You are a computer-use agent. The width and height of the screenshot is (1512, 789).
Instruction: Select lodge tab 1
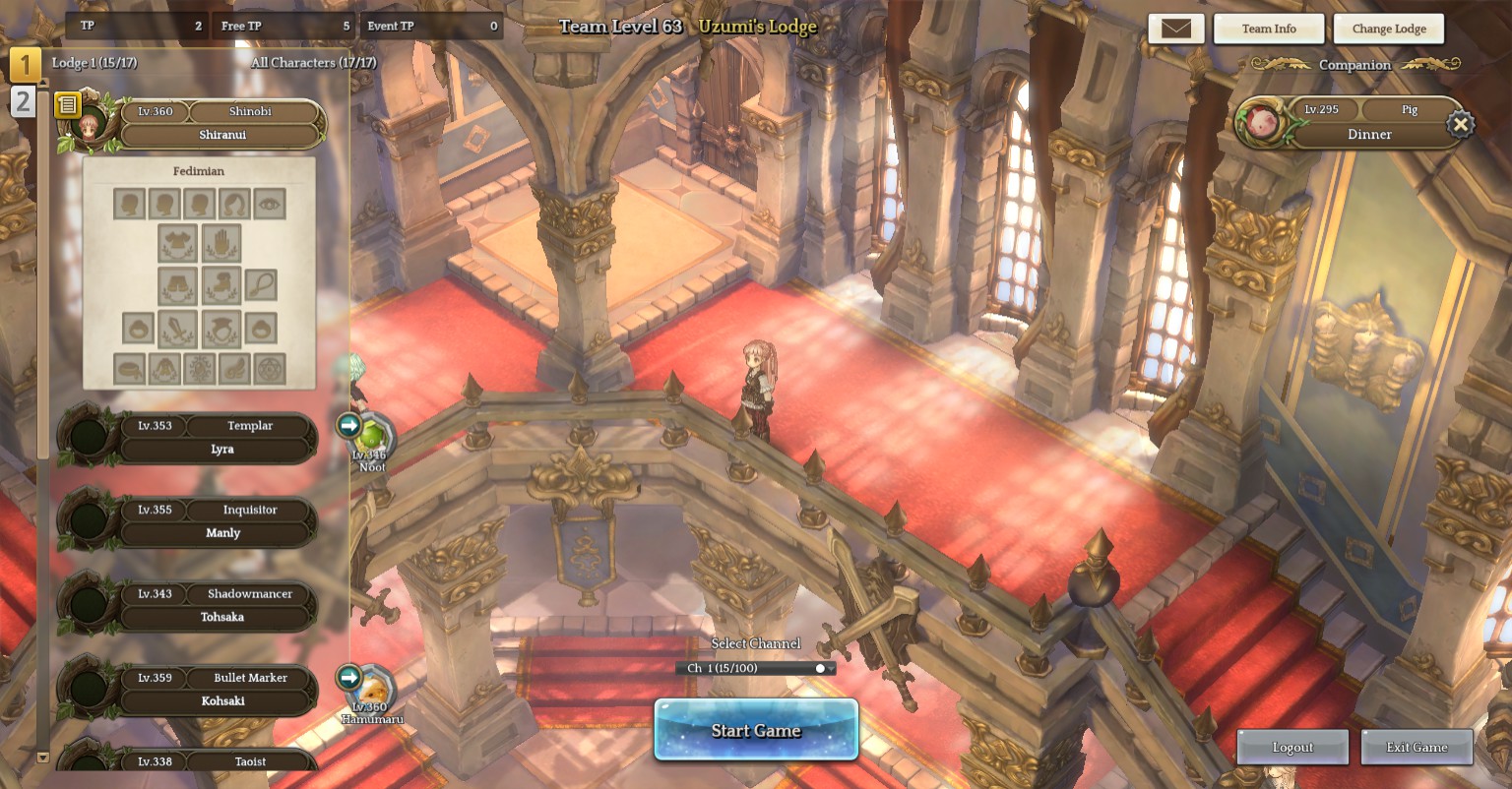(x=25, y=65)
